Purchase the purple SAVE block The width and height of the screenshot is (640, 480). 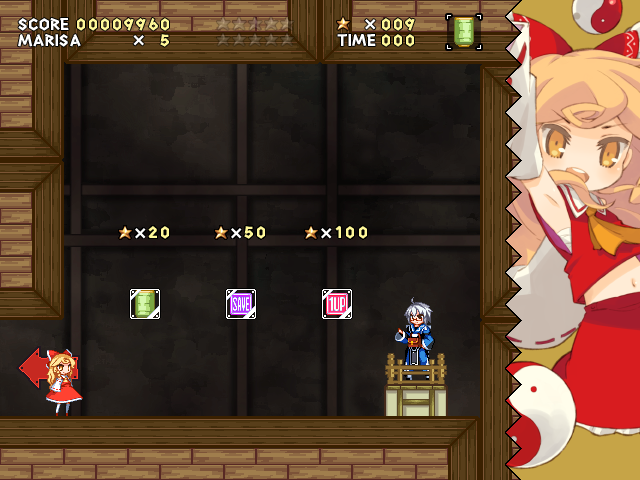[x=241, y=303]
